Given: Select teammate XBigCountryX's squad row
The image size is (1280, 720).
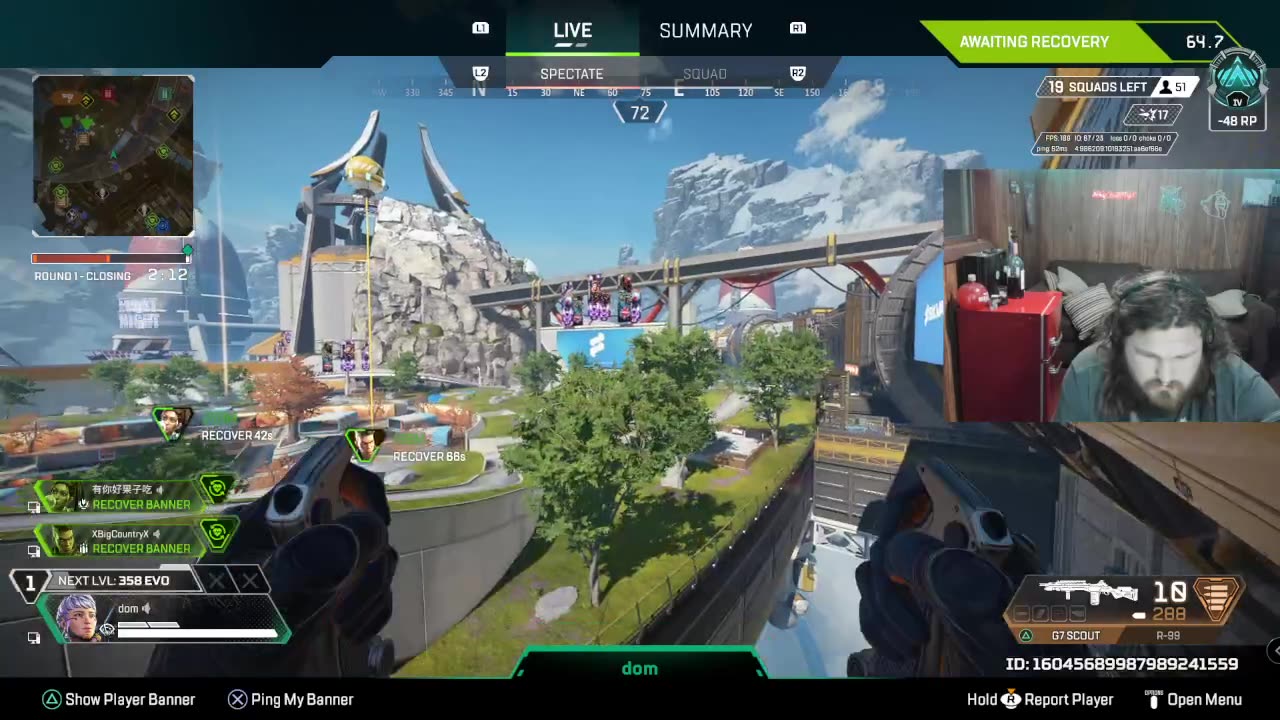Looking at the screenshot, I should point(135,541).
